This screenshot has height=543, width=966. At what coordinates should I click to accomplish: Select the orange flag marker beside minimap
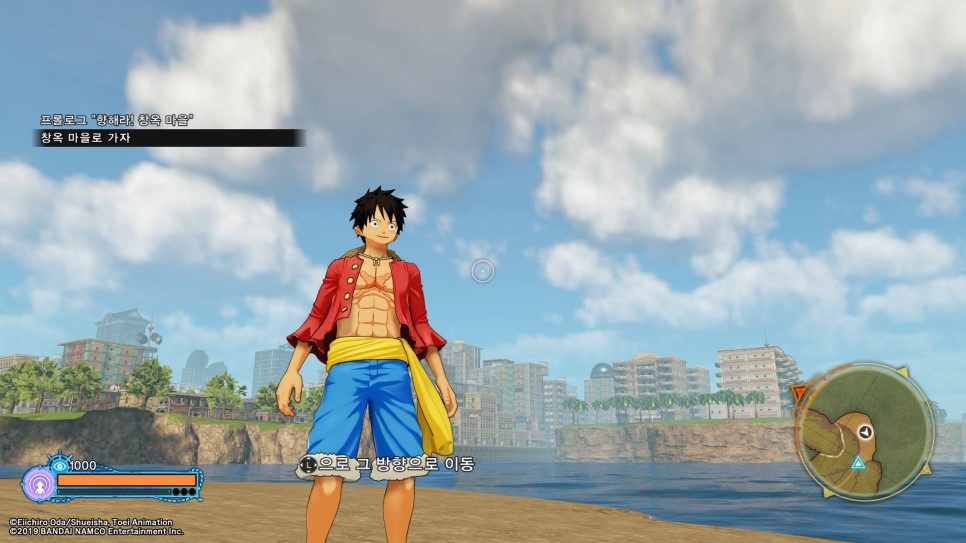point(798,394)
